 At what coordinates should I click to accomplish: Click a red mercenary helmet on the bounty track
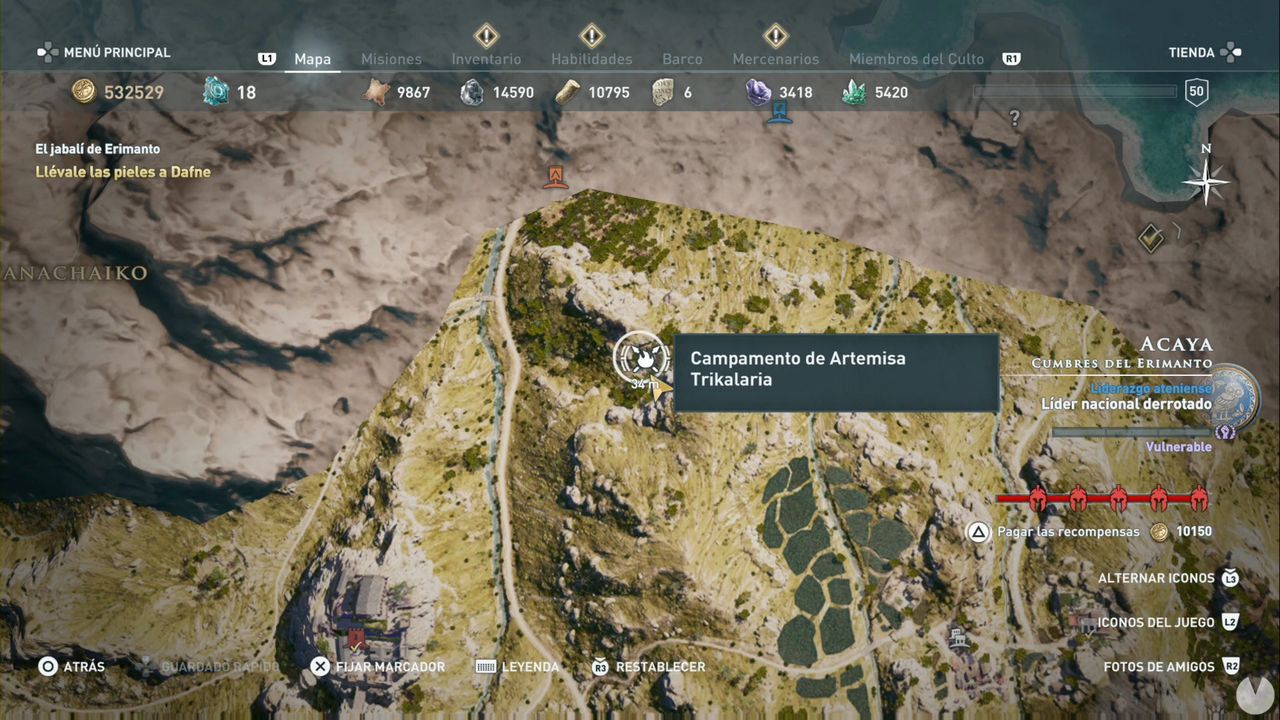[1037, 498]
